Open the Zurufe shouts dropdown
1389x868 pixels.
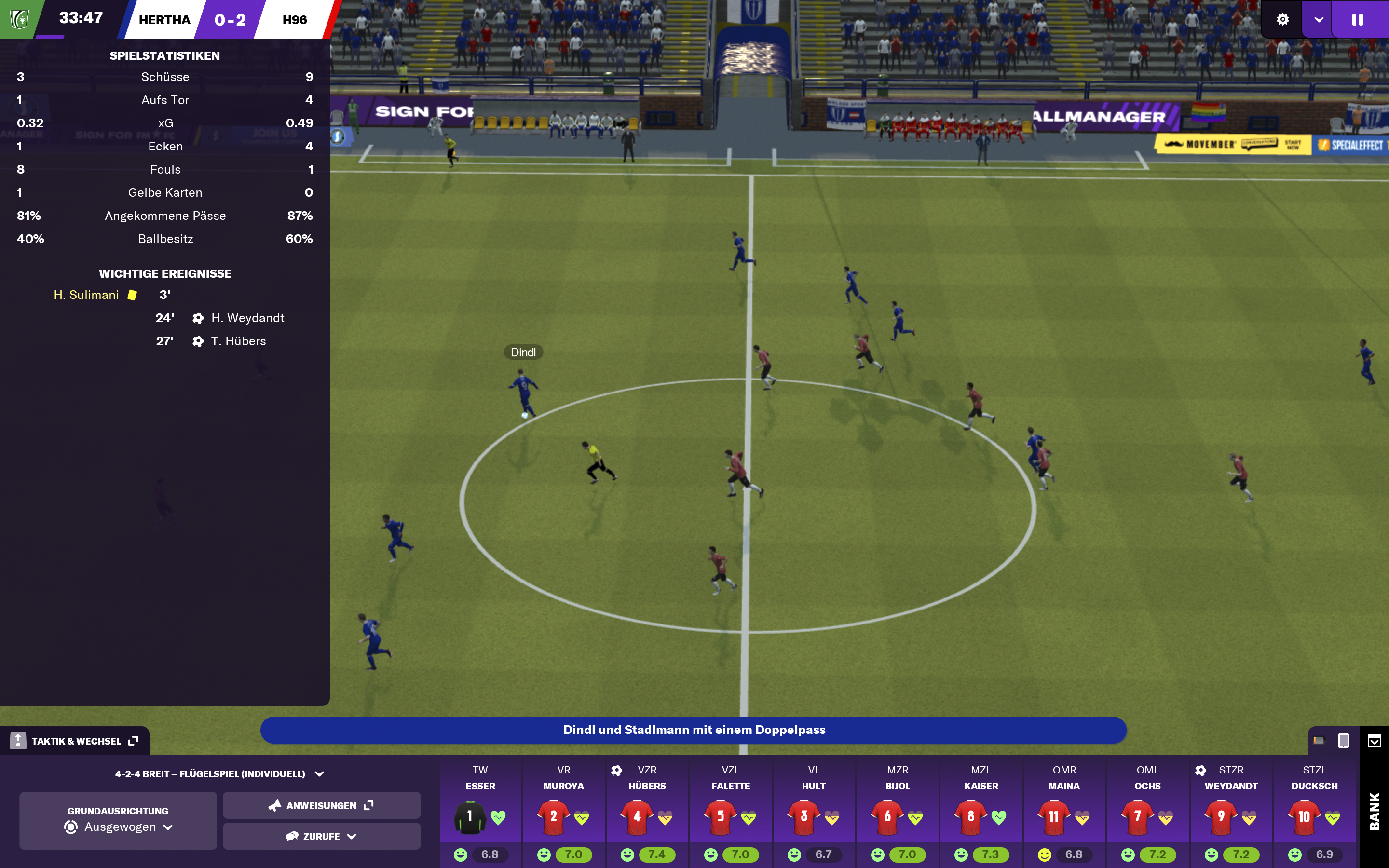pos(321,837)
